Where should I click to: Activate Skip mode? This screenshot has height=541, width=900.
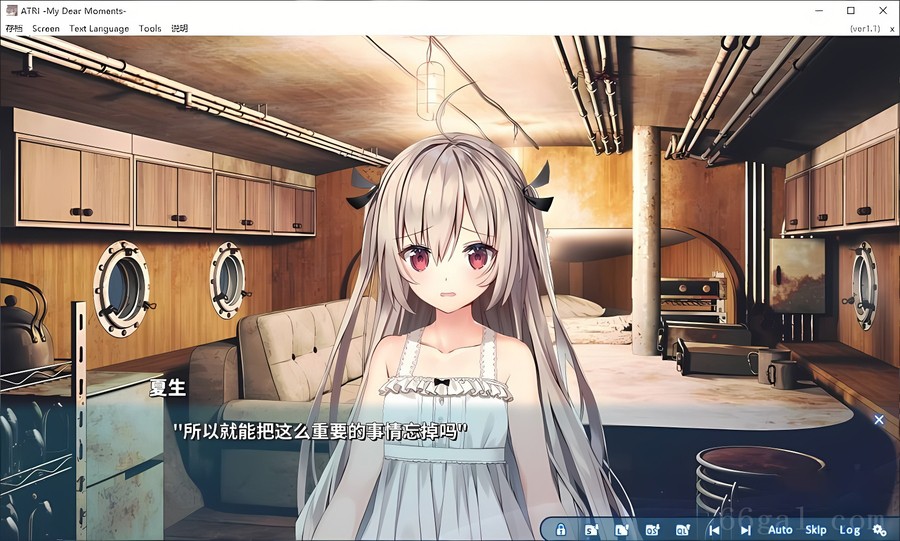(815, 530)
